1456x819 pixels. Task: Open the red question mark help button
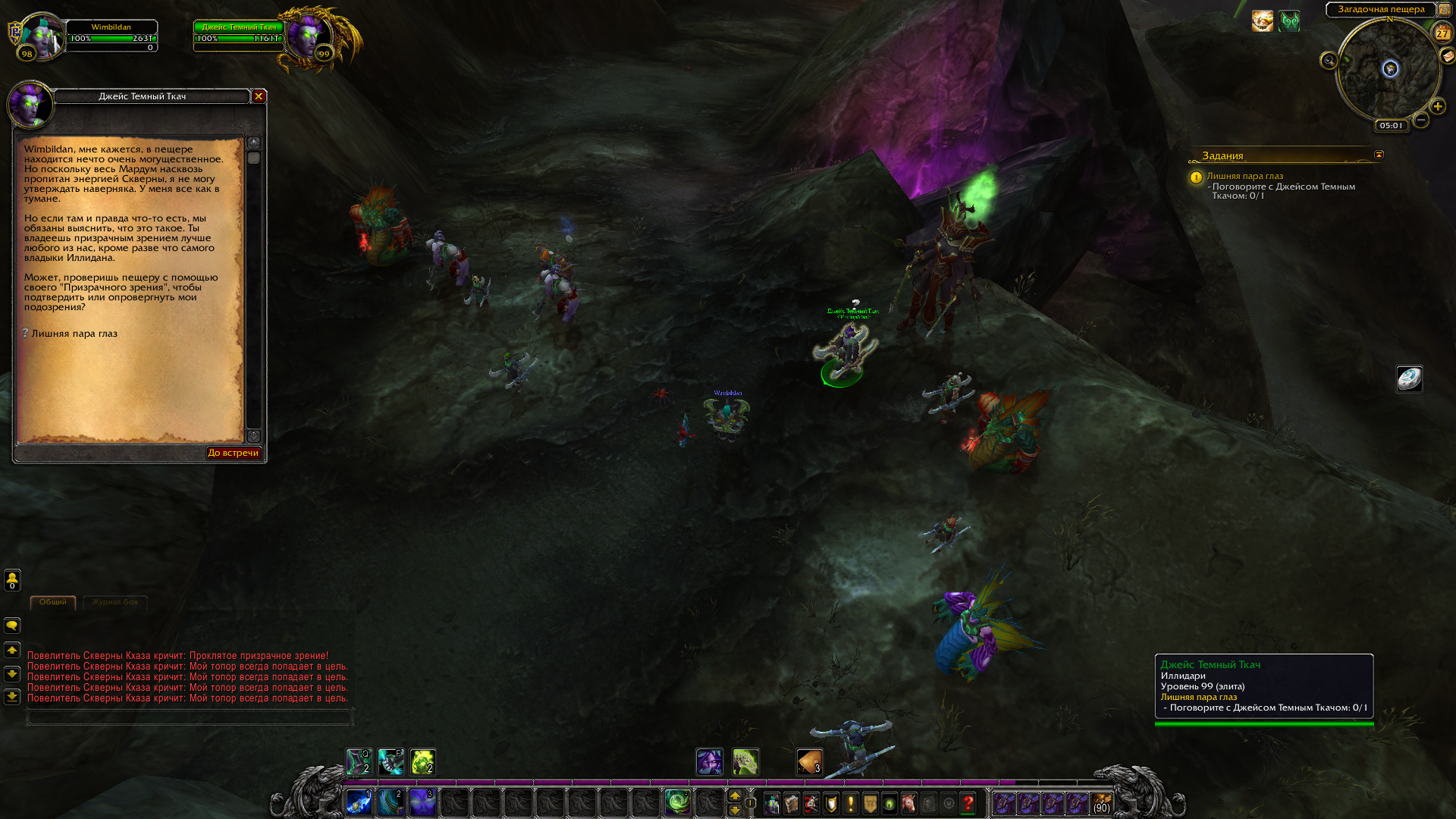[968, 803]
